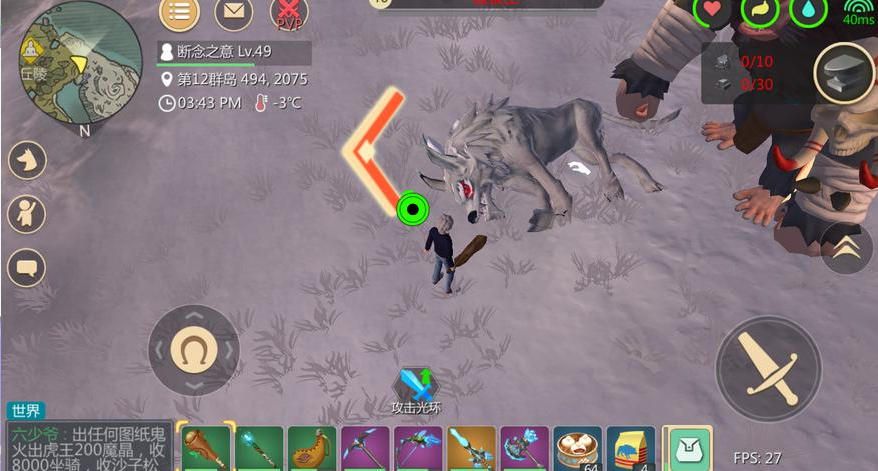Tap the heart health status icon
This screenshot has width=878, height=471.
point(713,10)
